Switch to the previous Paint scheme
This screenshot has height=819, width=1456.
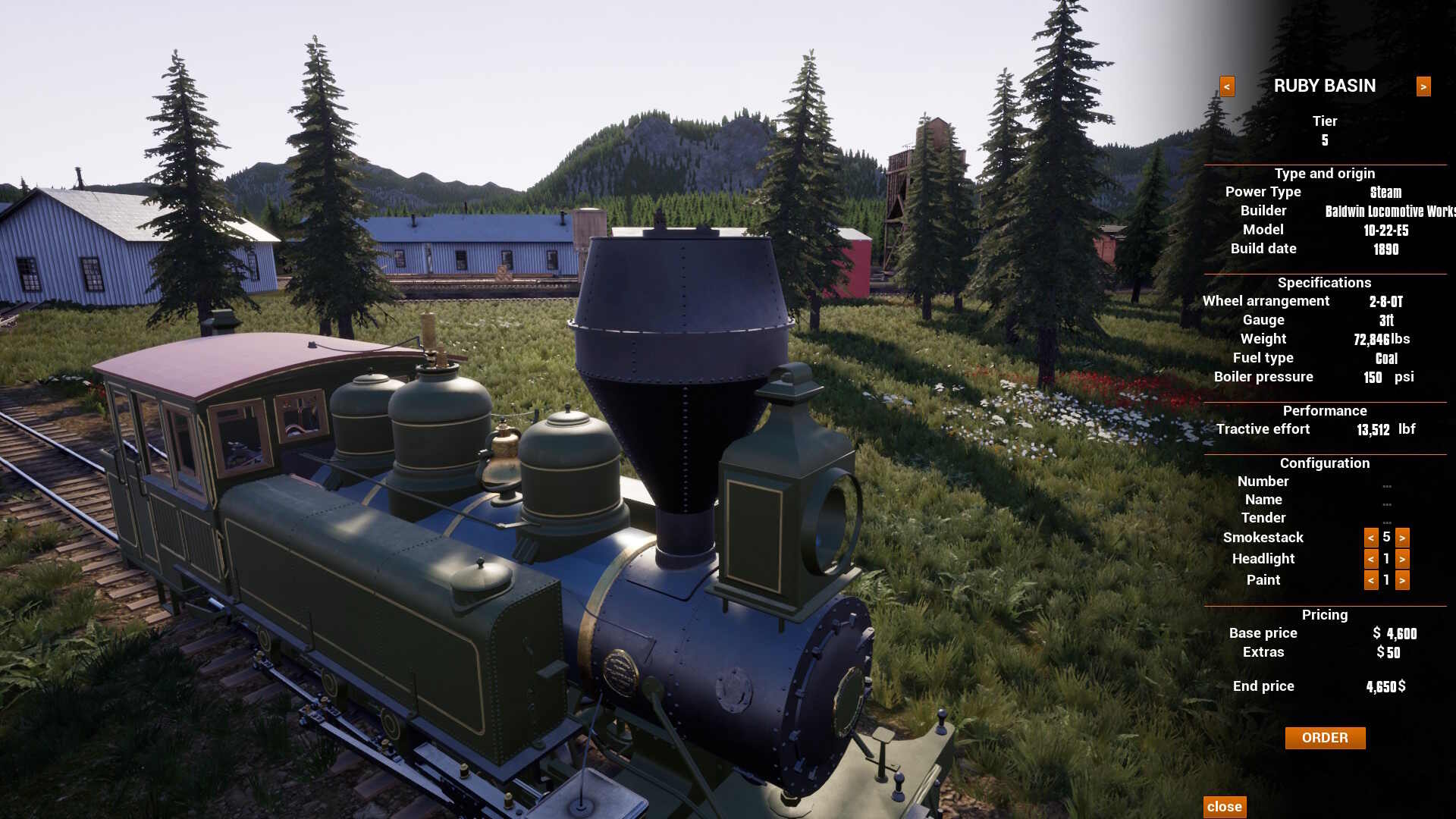(1370, 580)
